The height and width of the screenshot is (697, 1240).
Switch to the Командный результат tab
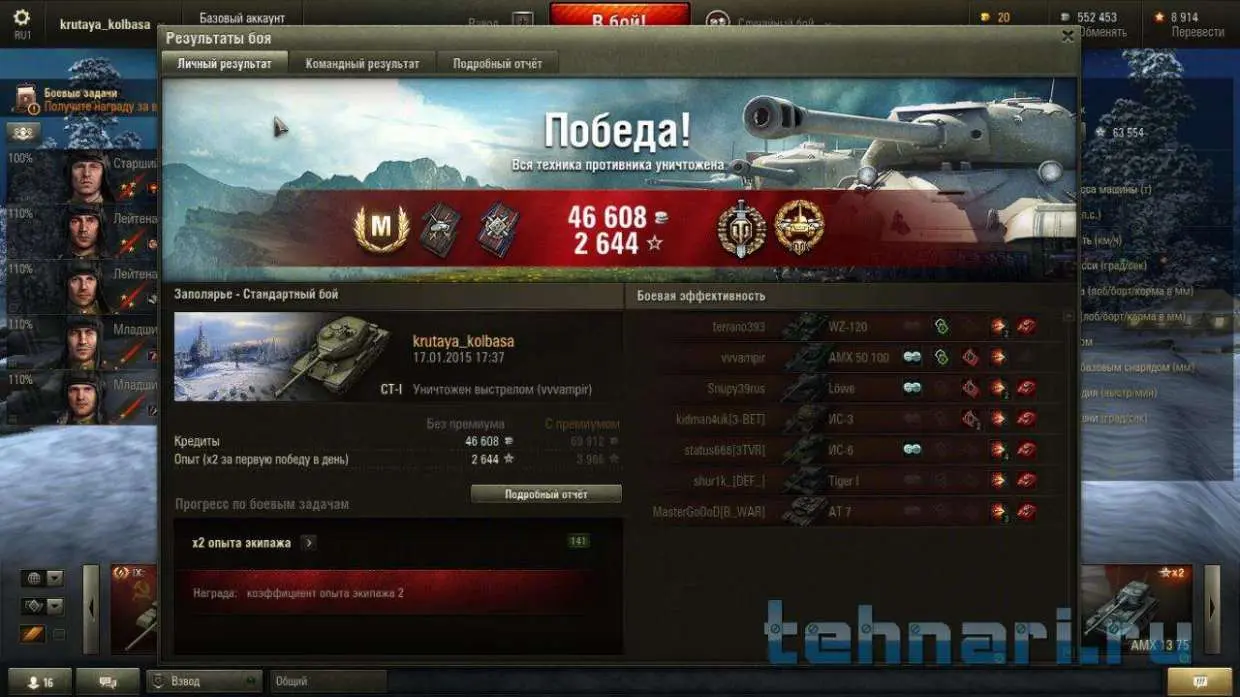tap(362, 63)
